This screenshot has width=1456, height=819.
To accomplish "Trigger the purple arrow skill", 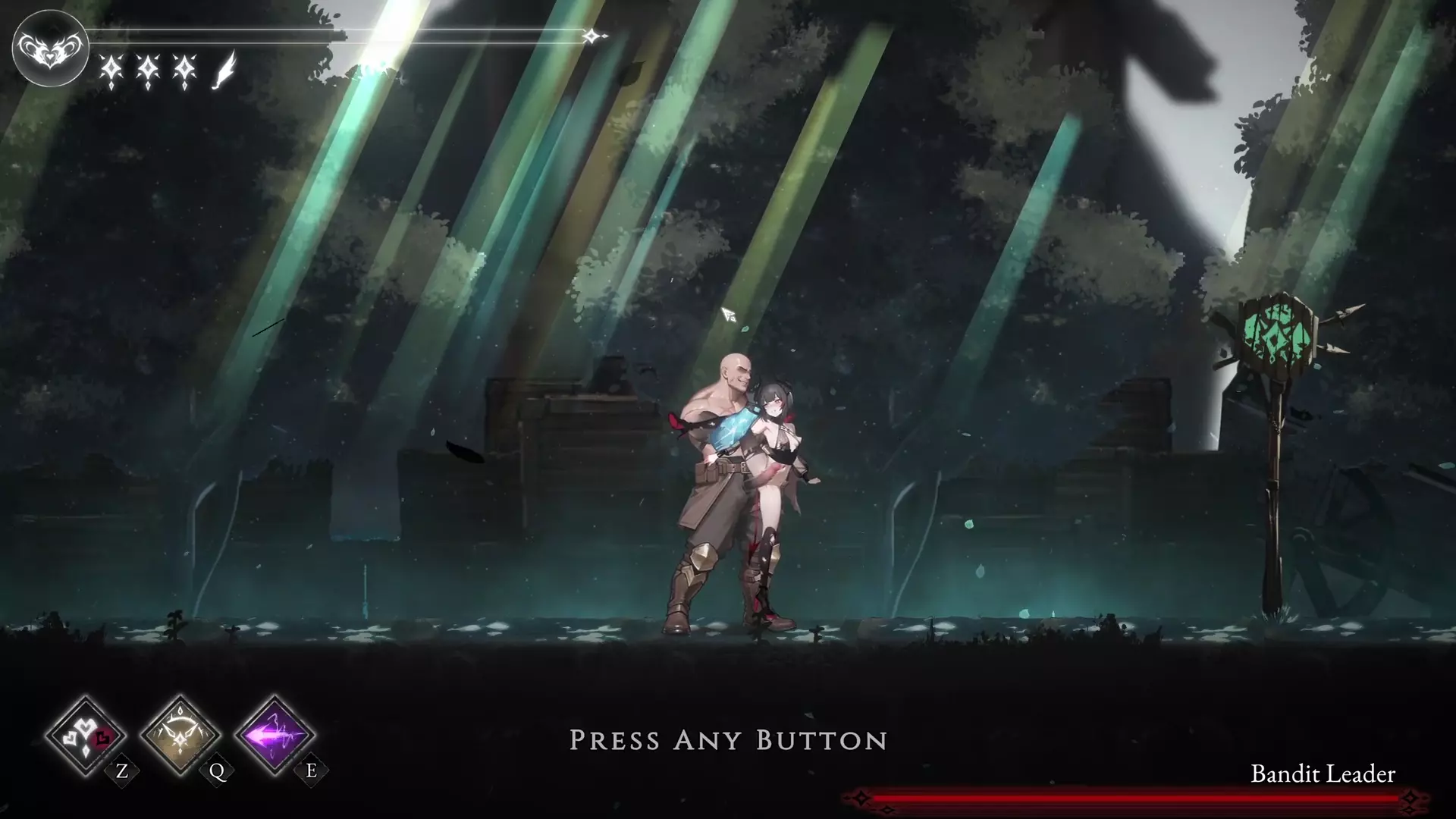I will [x=275, y=735].
